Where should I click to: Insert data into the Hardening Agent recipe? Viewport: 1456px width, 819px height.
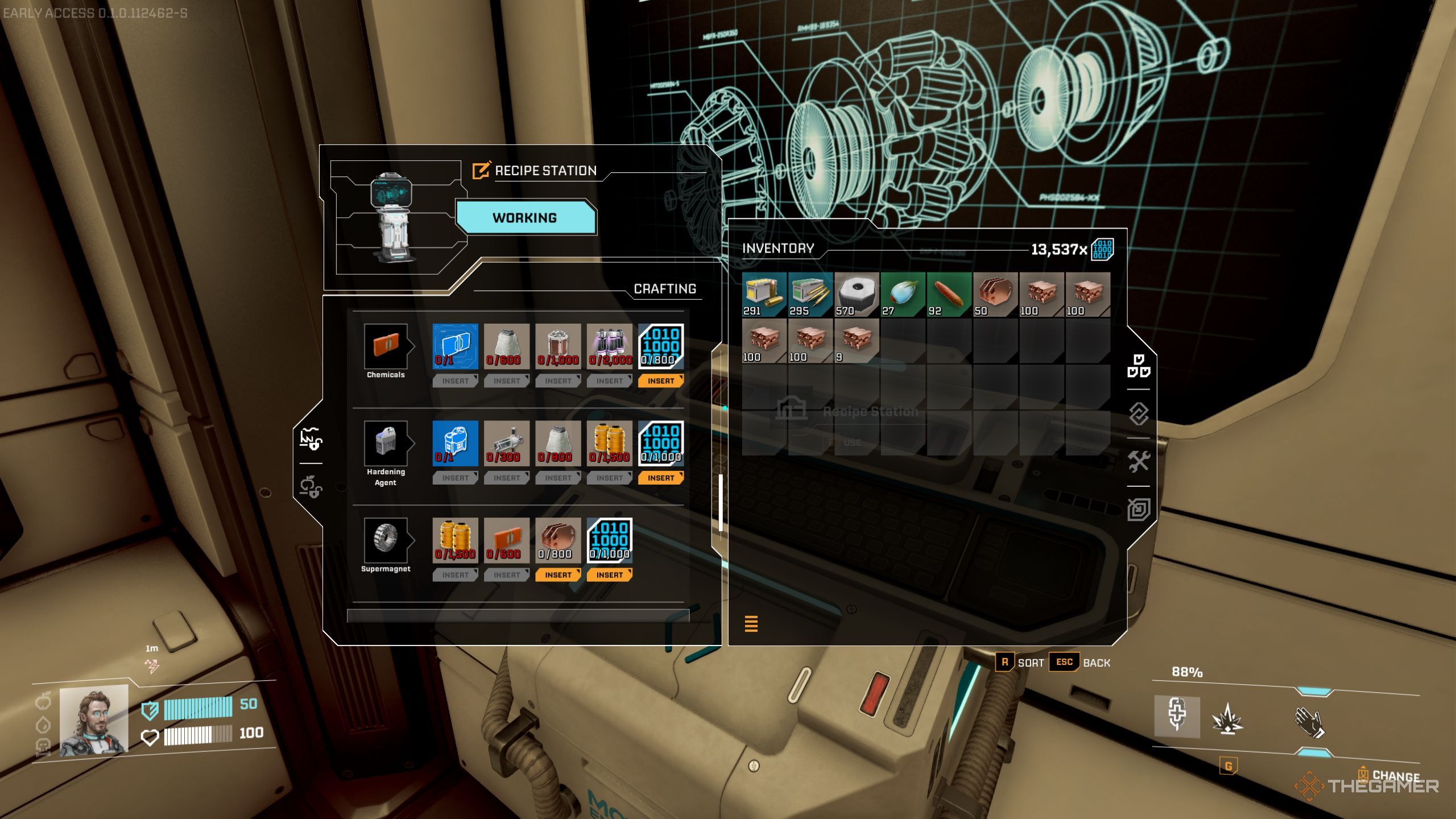point(660,478)
